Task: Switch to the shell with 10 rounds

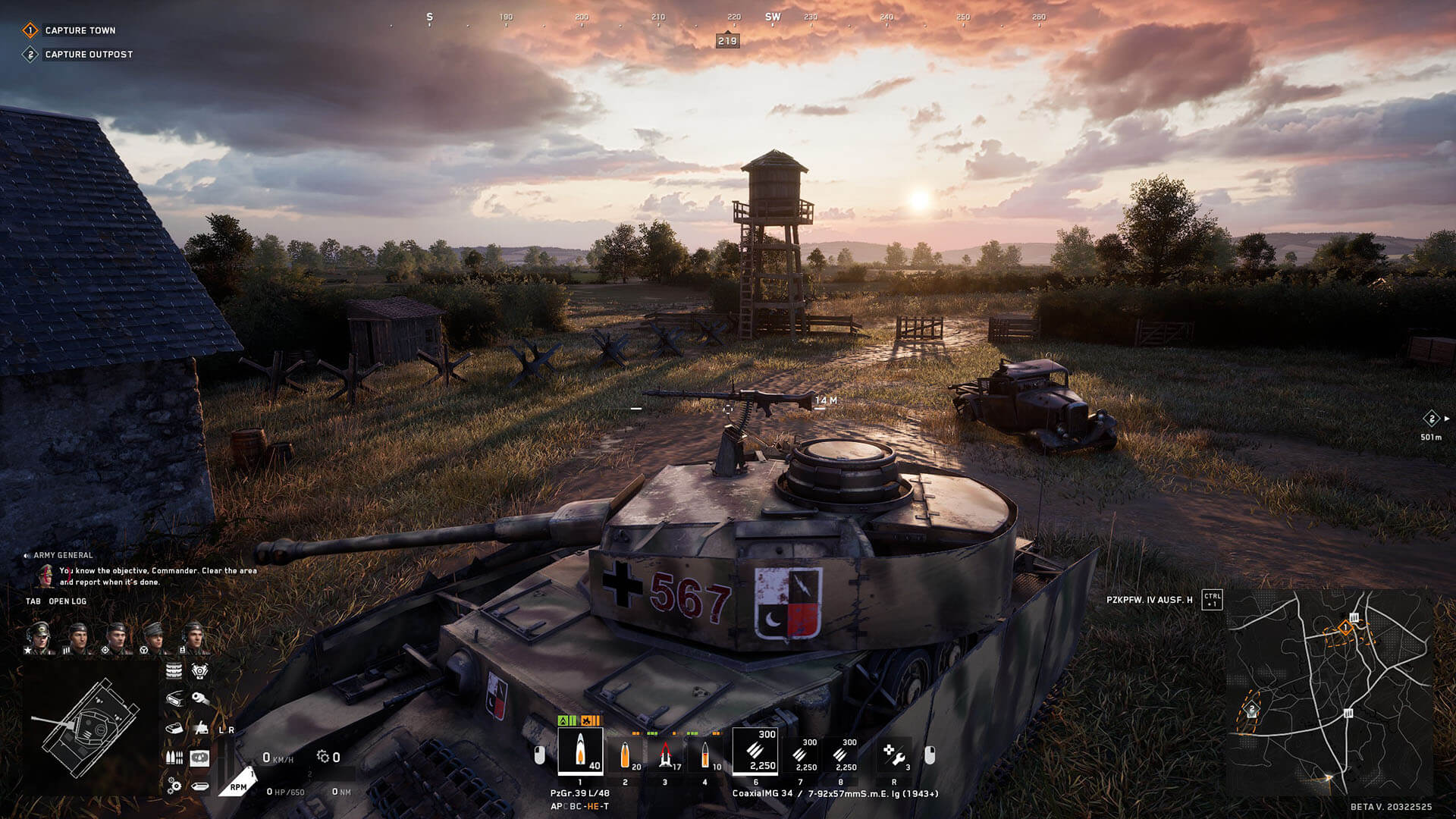Action: [705, 755]
